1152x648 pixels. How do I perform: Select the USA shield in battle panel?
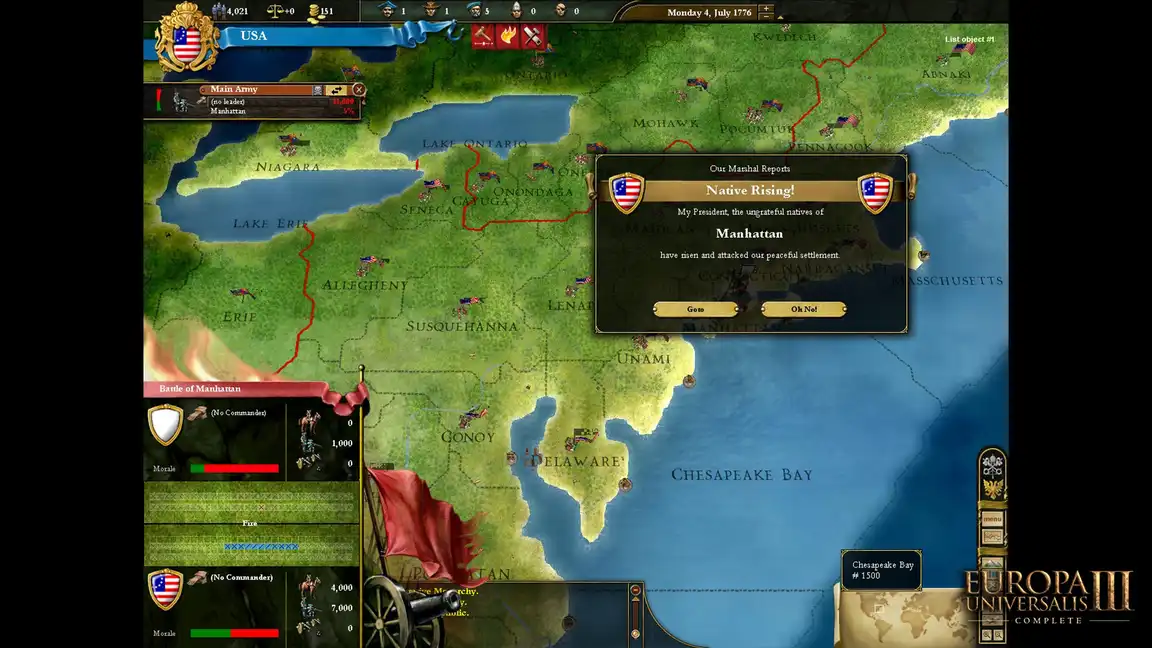[166, 589]
